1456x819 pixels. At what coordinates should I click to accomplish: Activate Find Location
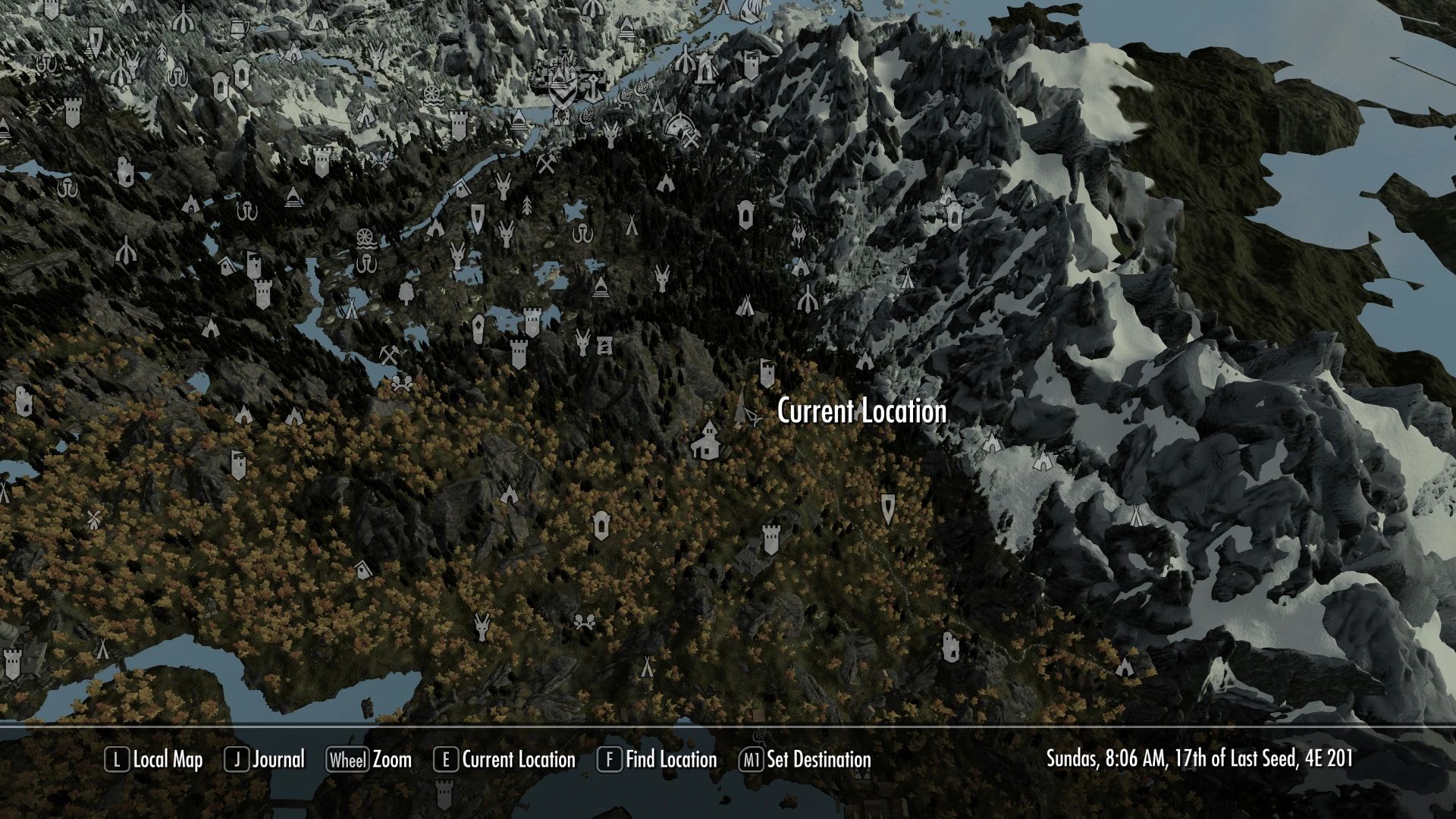tap(670, 759)
